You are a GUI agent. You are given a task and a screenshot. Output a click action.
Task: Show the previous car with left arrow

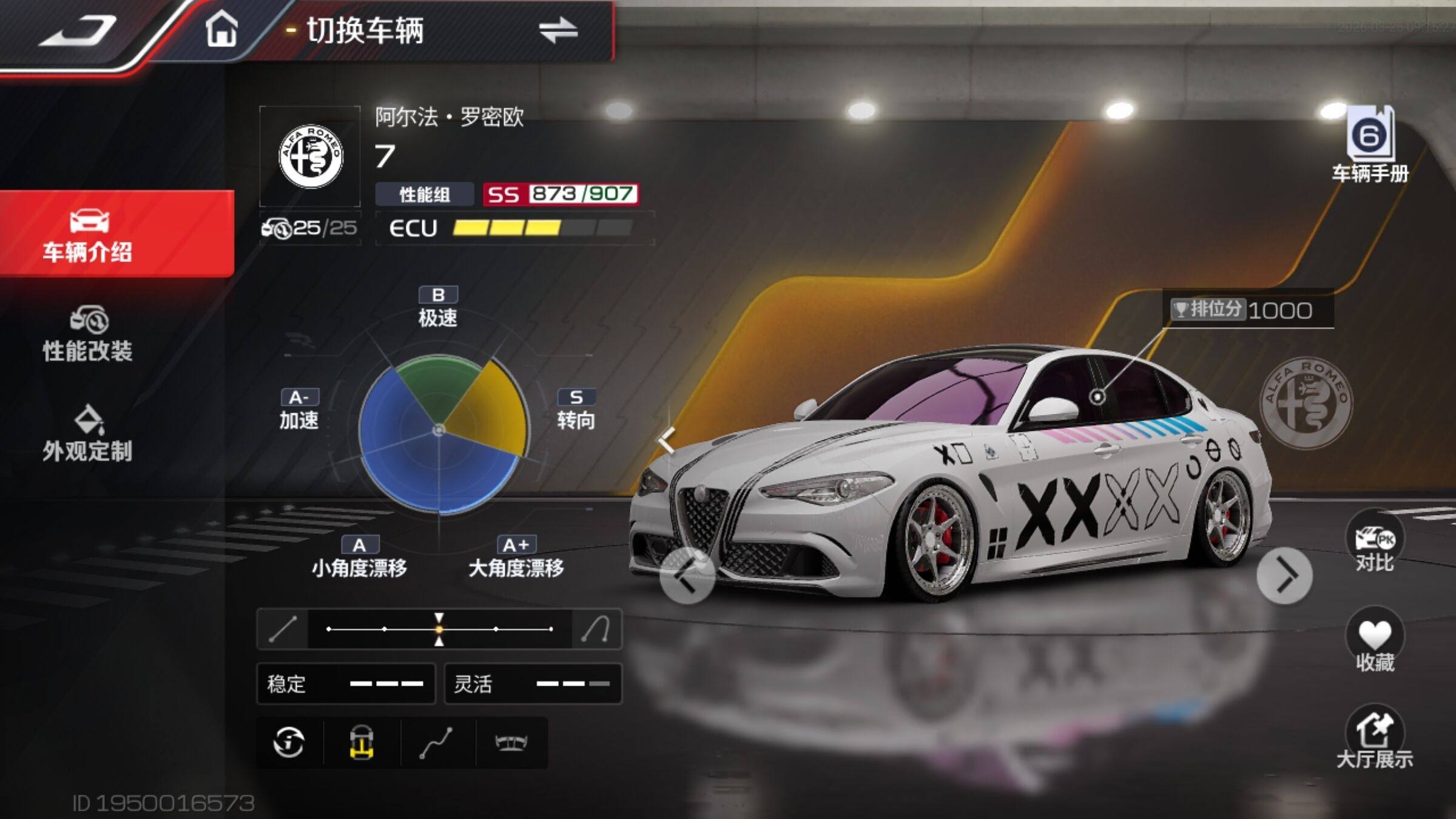click(687, 576)
